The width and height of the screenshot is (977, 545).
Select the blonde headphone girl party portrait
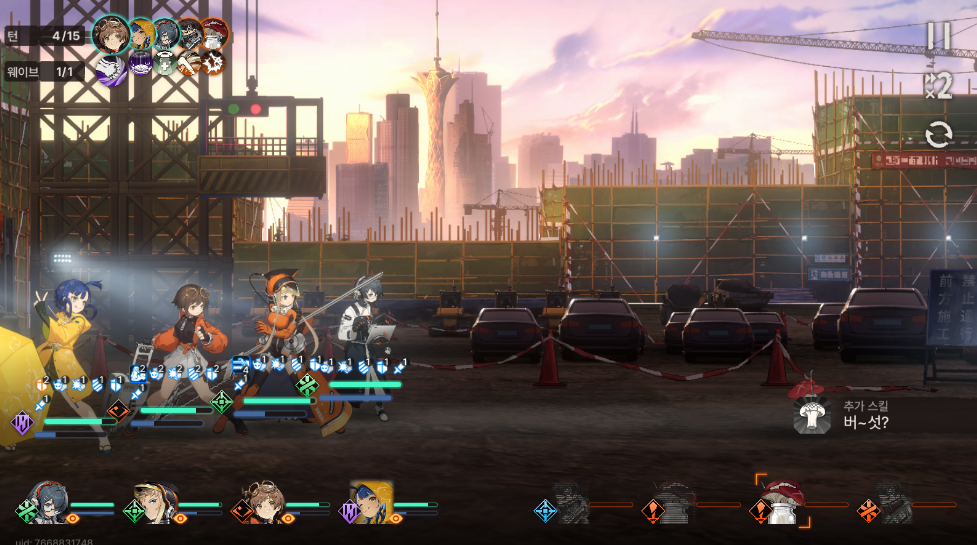coord(157,504)
